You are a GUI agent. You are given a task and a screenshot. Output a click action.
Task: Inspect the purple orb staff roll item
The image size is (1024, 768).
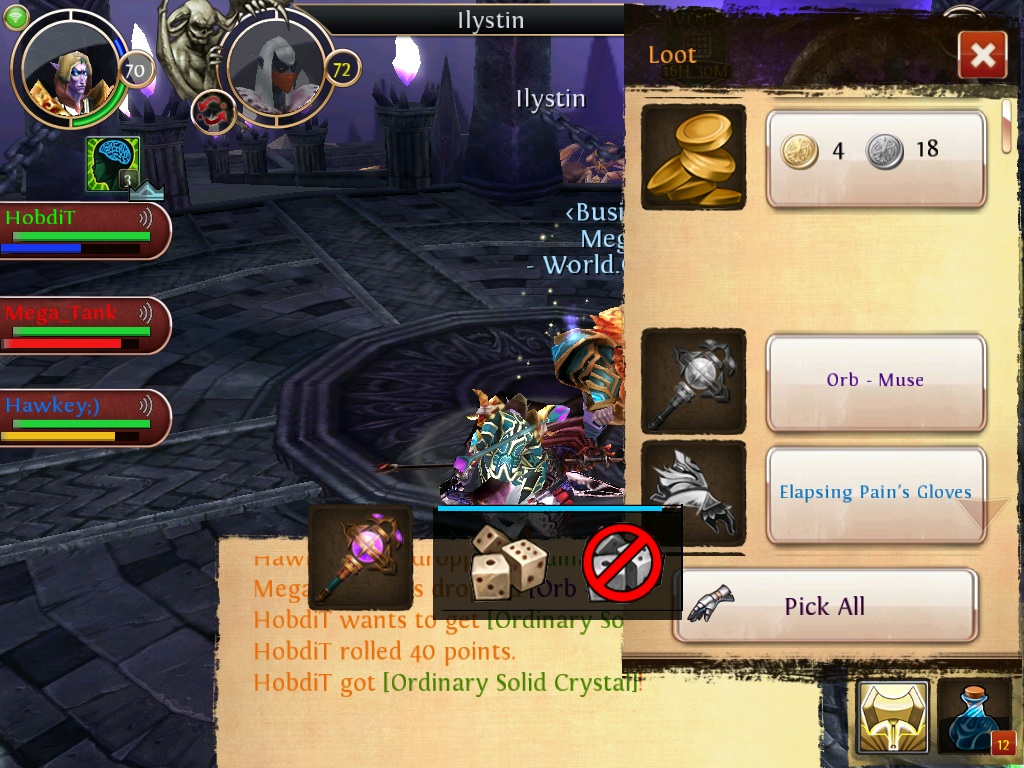(x=361, y=557)
